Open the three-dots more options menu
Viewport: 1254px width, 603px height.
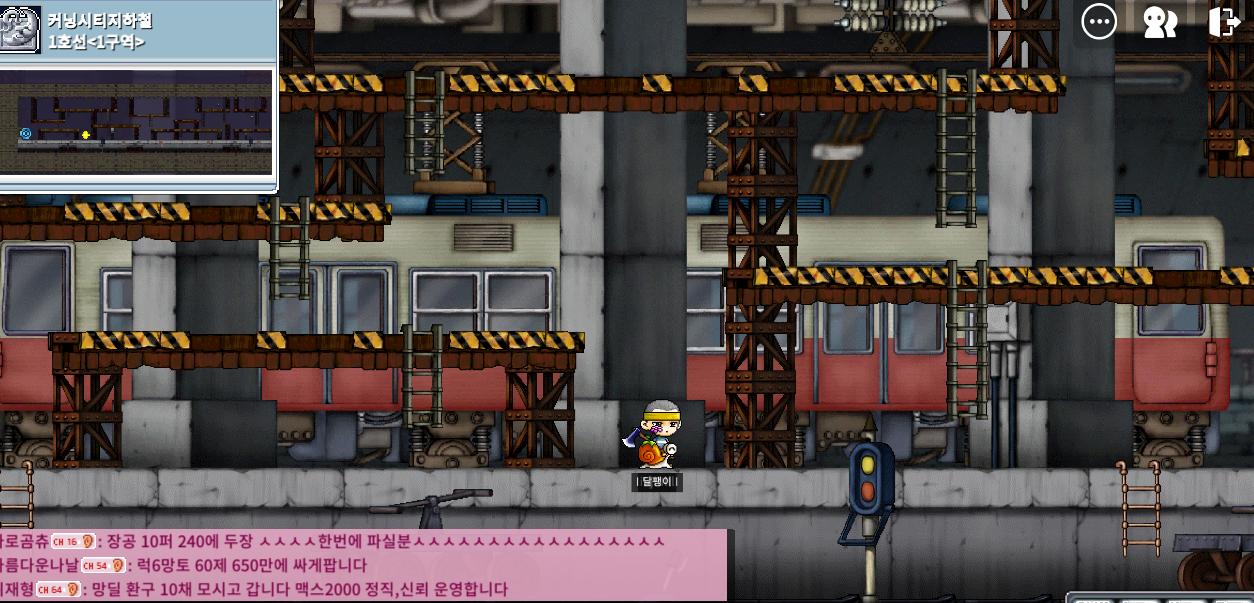tap(1099, 21)
